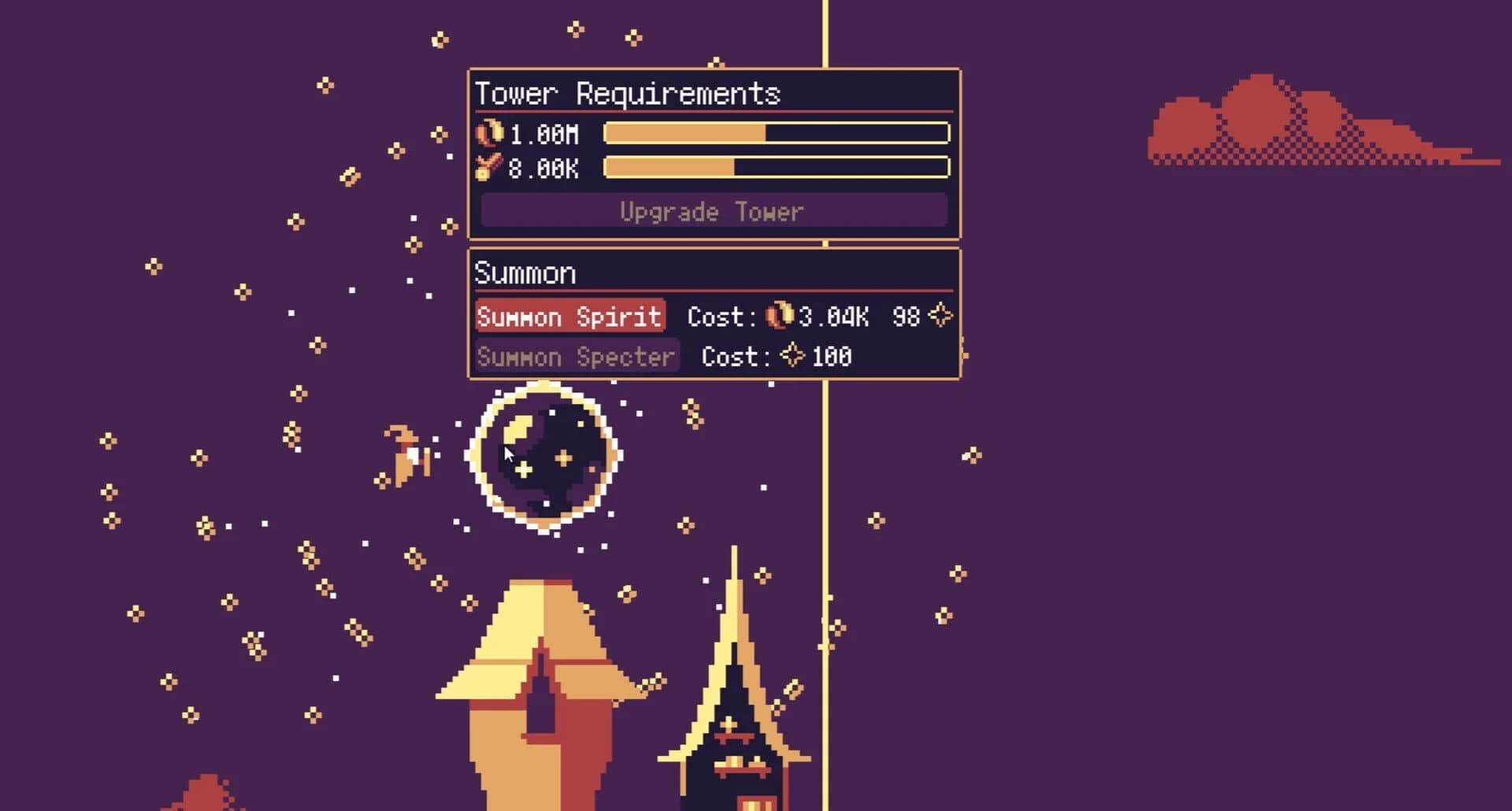Expand the Tower Requirements panel
Image resolution: width=1512 pixels, height=811 pixels.
click(x=628, y=94)
